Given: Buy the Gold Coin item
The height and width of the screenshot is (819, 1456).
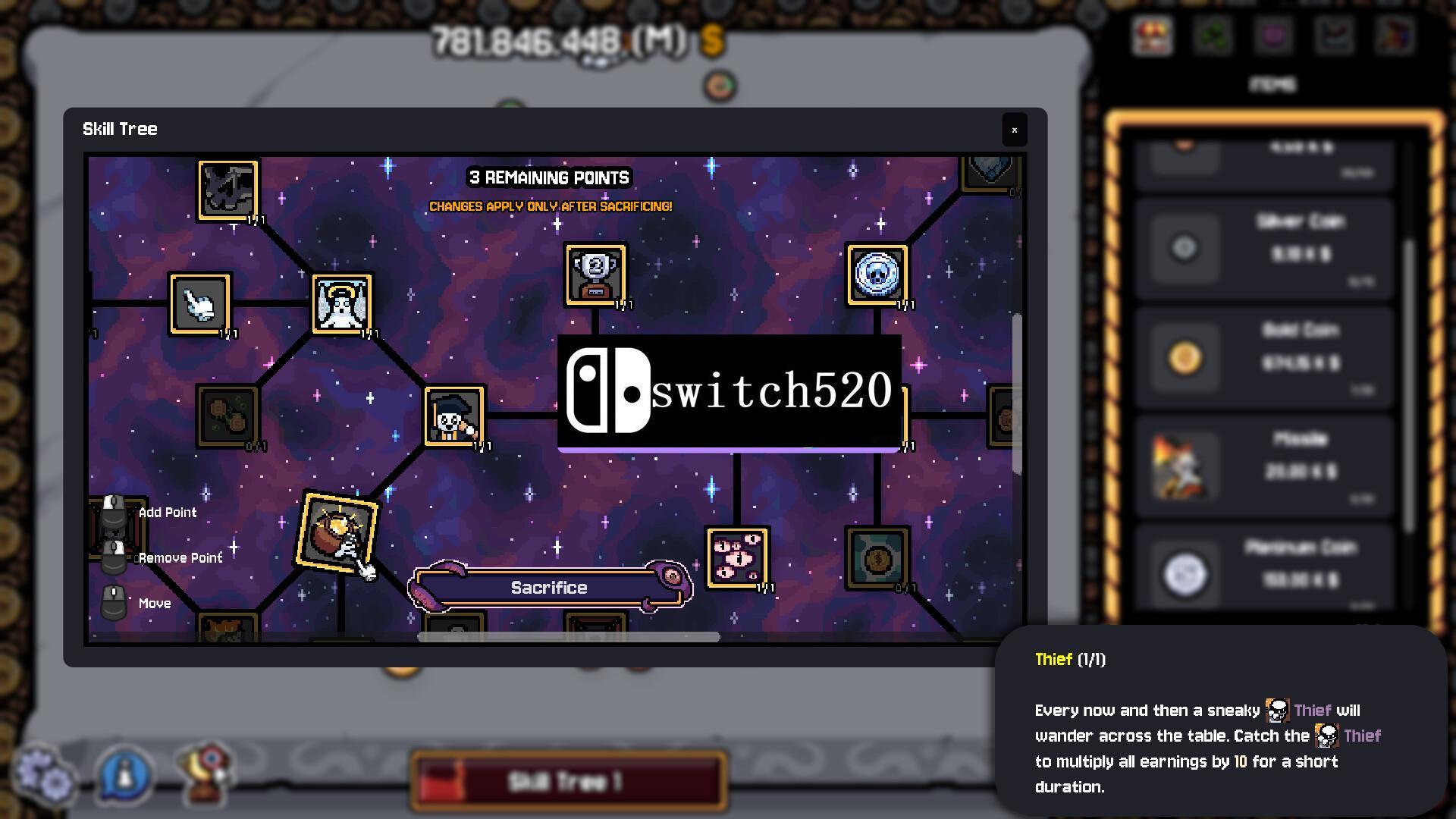Looking at the screenshot, I should (1264, 358).
